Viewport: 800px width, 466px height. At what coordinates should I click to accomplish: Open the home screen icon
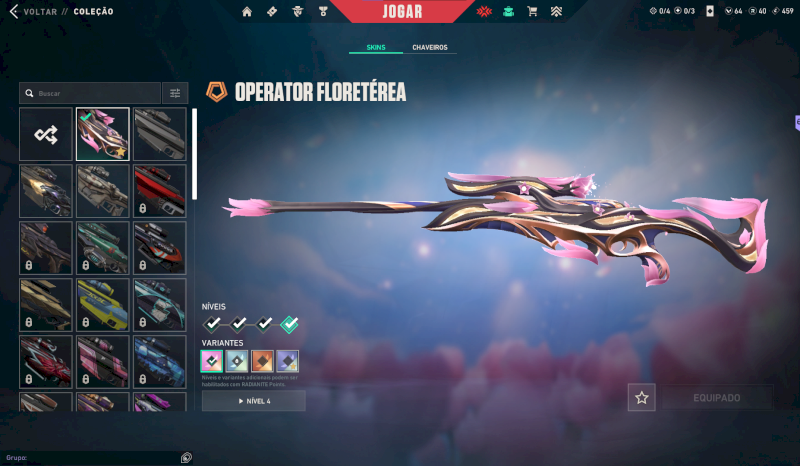coord(247,12)
